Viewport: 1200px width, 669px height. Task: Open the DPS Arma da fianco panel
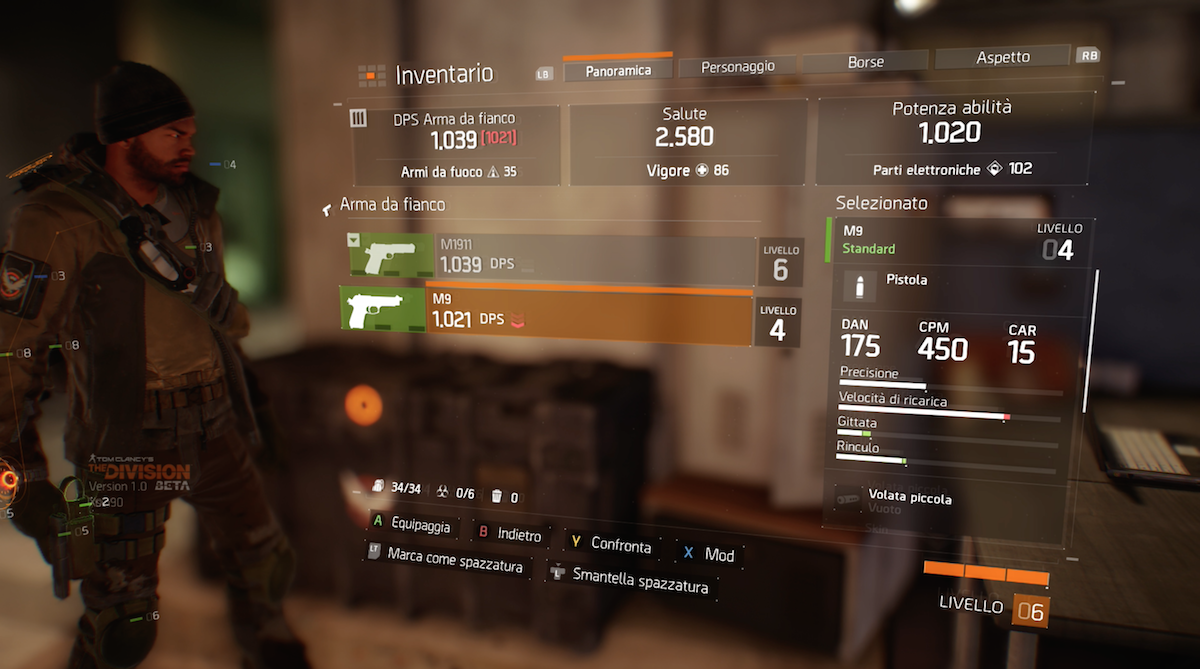(x=456, y=146)
